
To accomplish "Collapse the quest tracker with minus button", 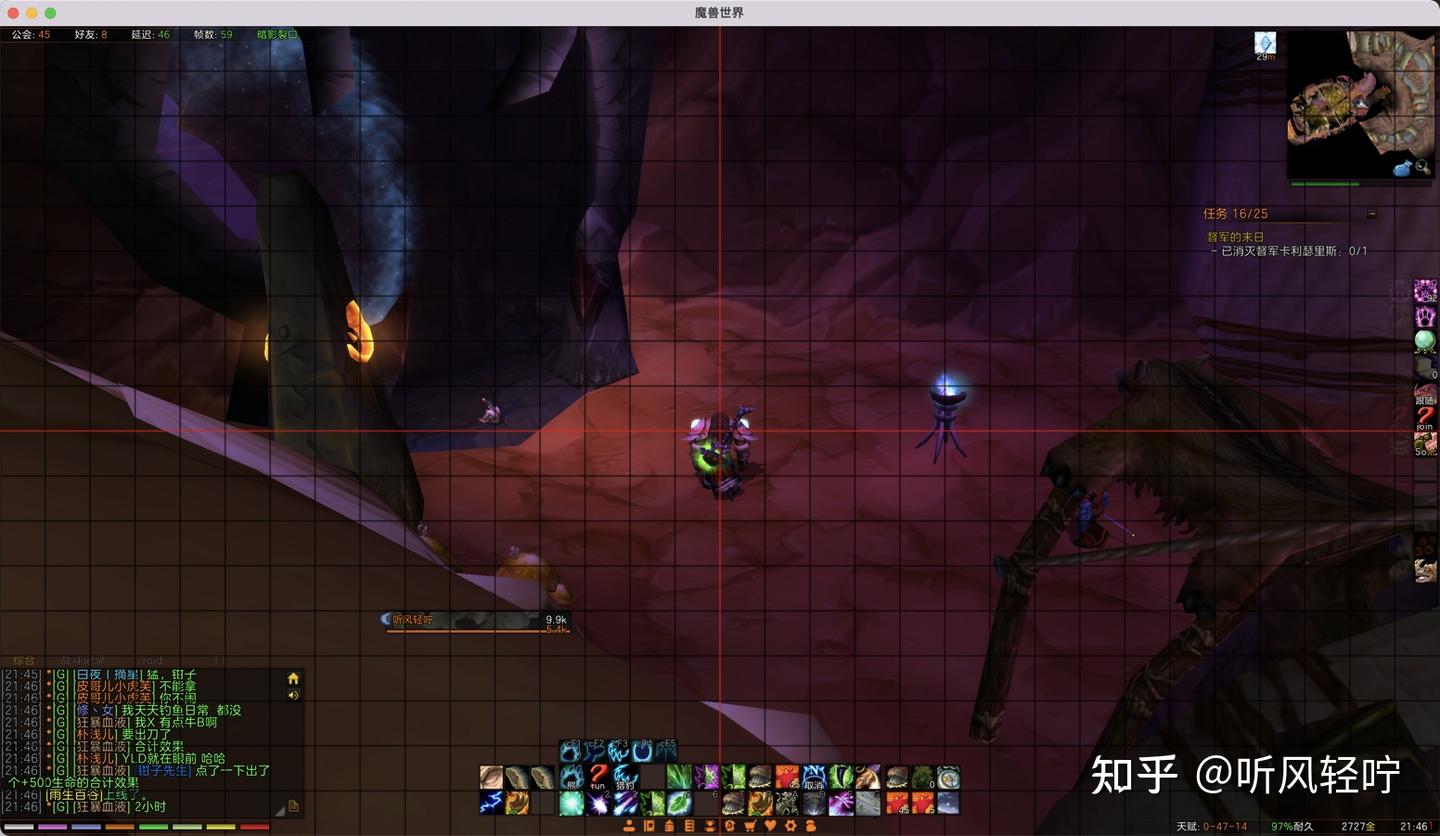I will tap(1372, 214).
